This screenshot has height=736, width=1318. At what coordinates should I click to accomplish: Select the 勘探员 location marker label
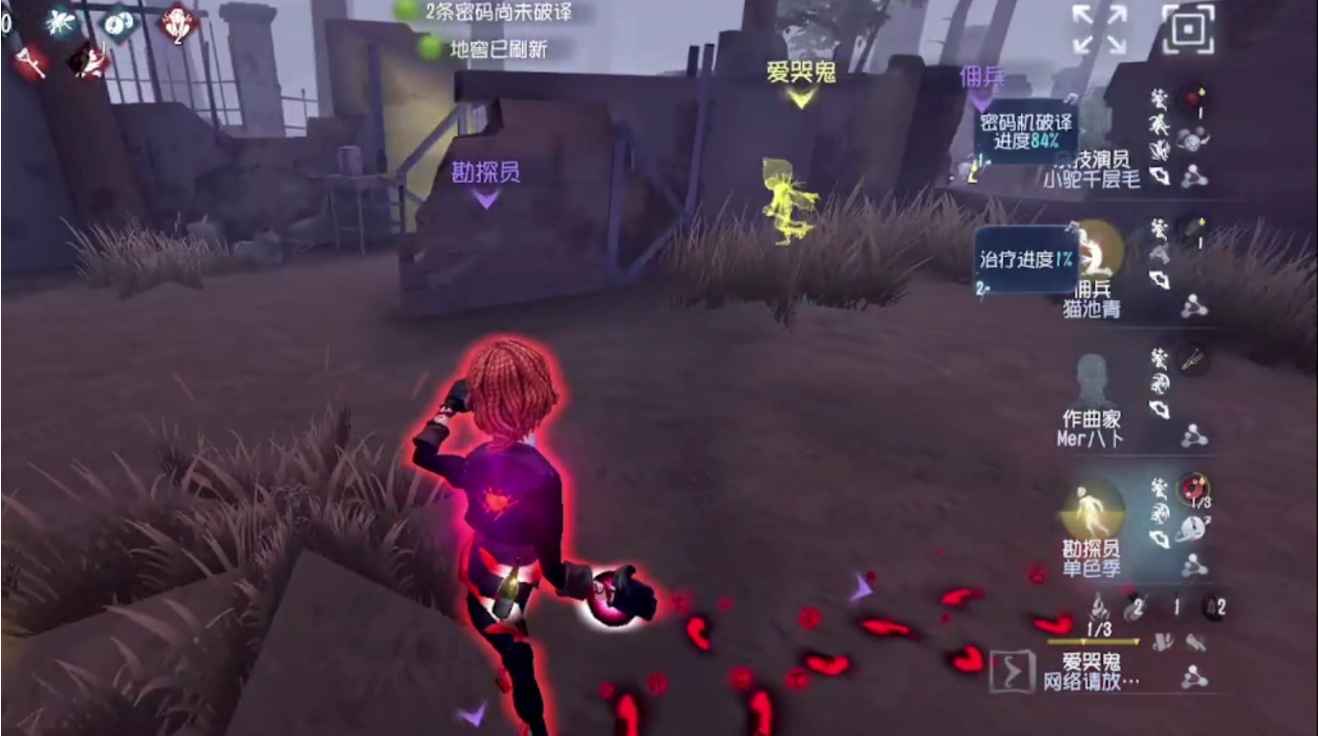(x=483, y=170)
